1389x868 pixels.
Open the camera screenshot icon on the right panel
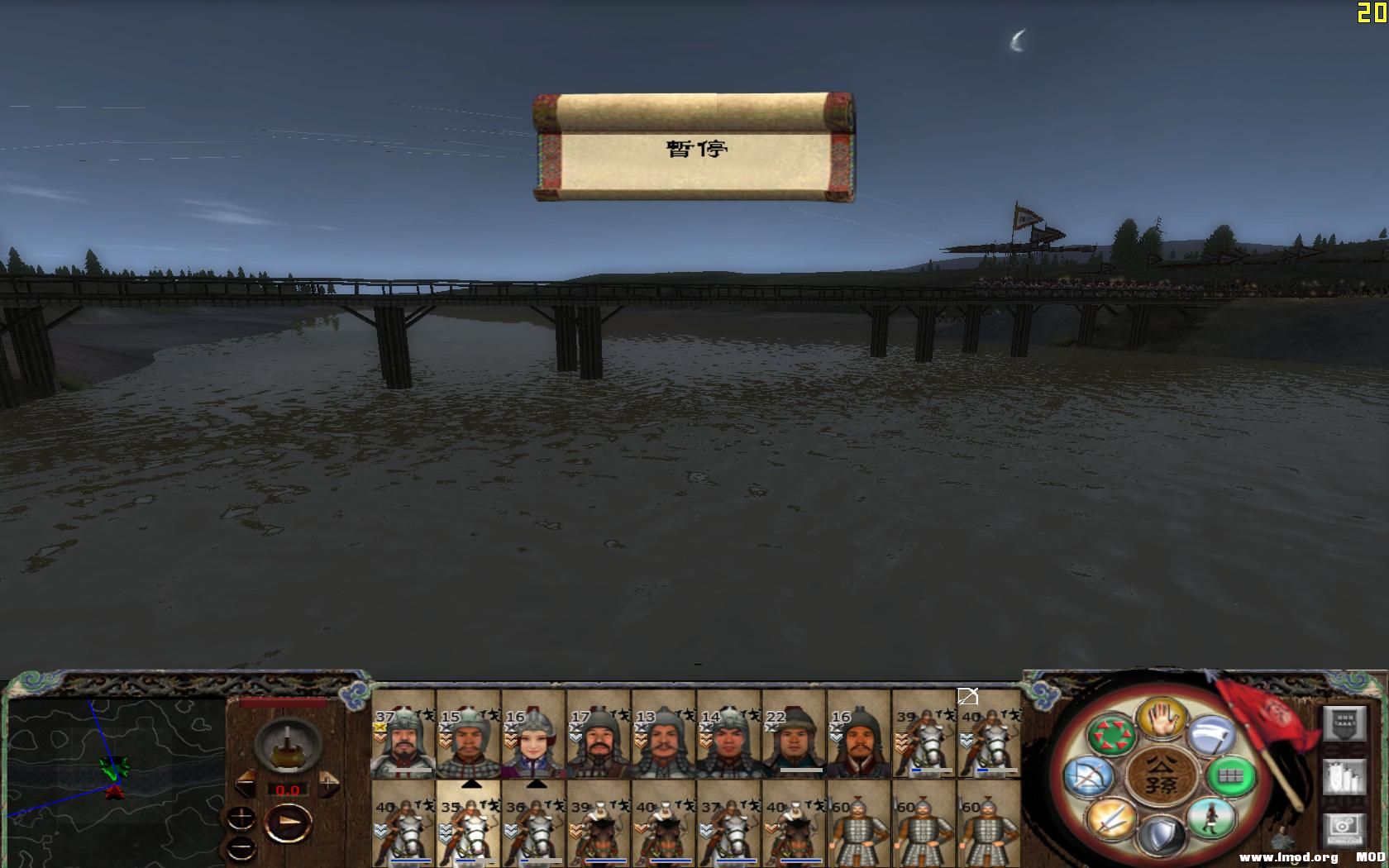pyautogui.click(x=1344, y=830)
